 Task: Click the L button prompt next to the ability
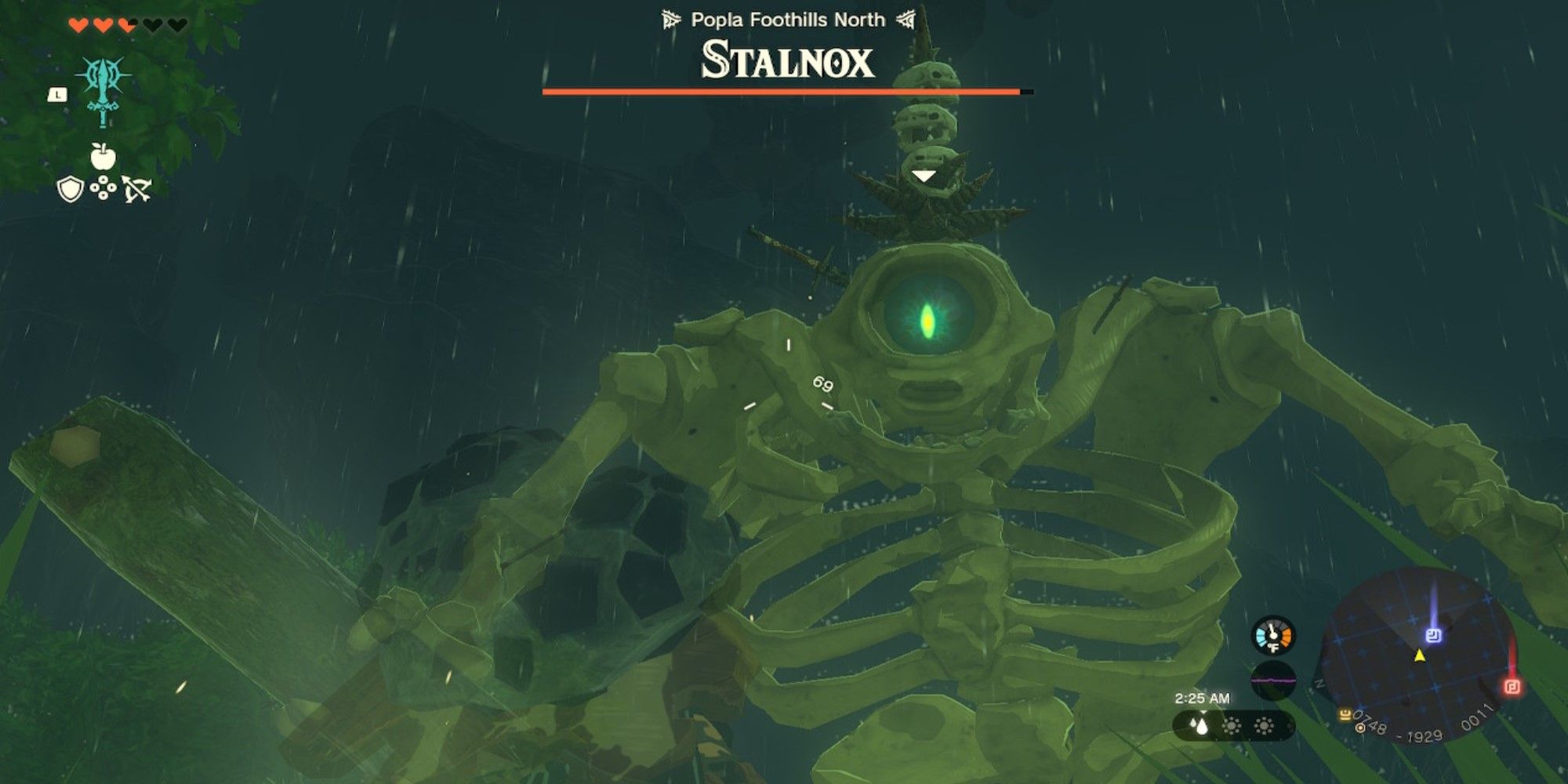coord(57,95)
